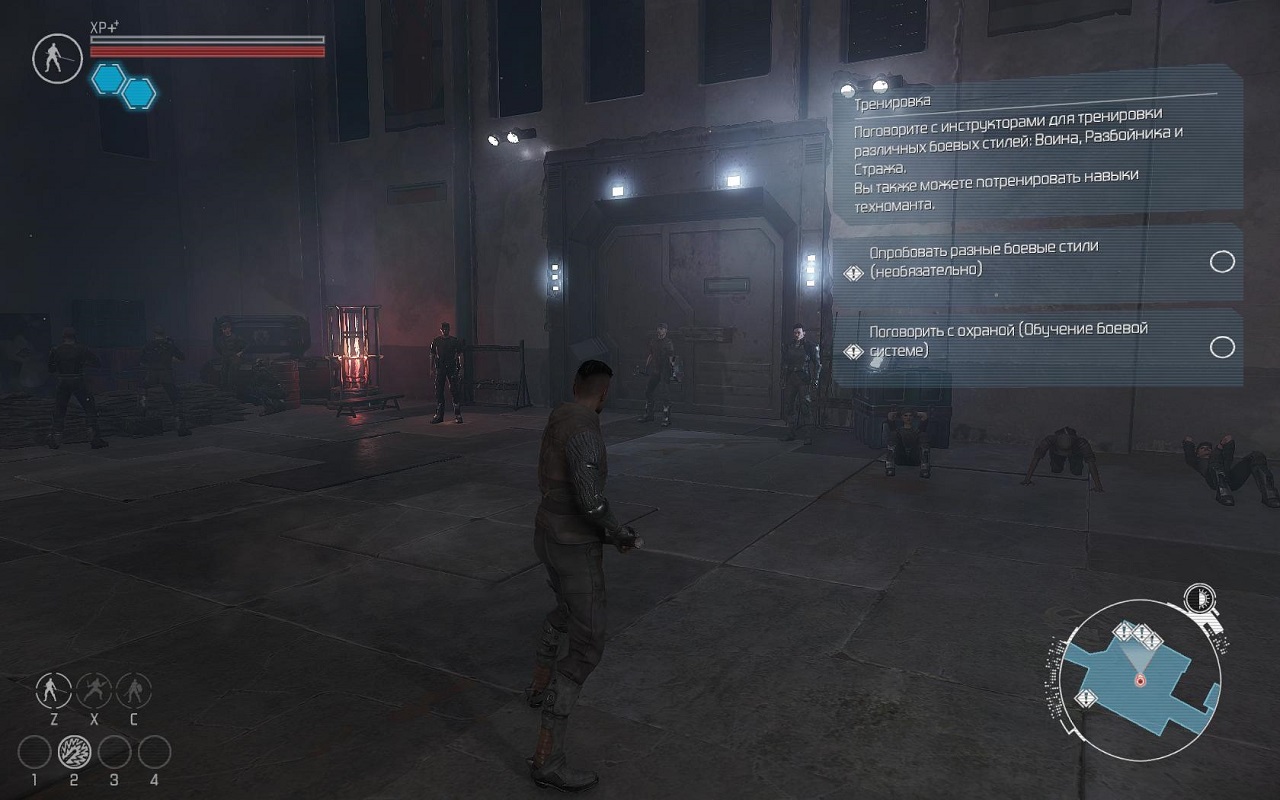The height and width of the screenshot is (800, 1280).
Task: Switch to the Rogue stance icon labeled X
Action: click(x=94, y=689)
